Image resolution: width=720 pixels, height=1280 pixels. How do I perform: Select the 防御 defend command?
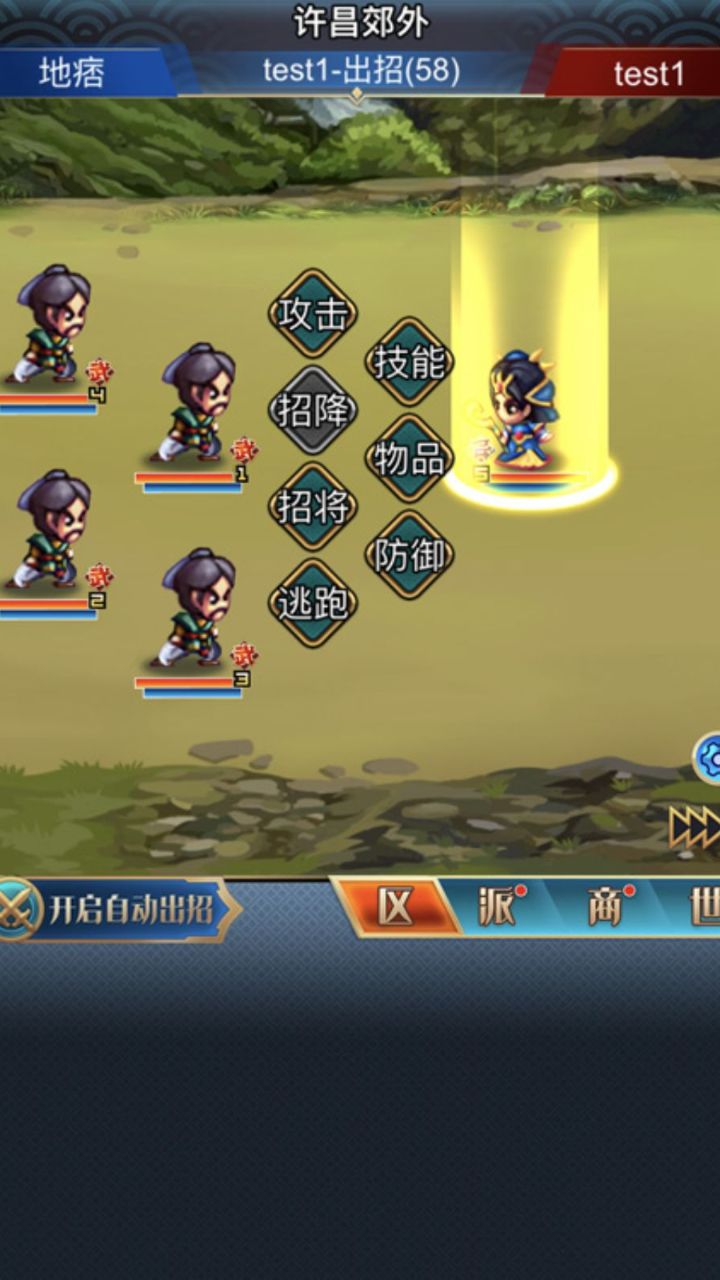tap(408, 555)
